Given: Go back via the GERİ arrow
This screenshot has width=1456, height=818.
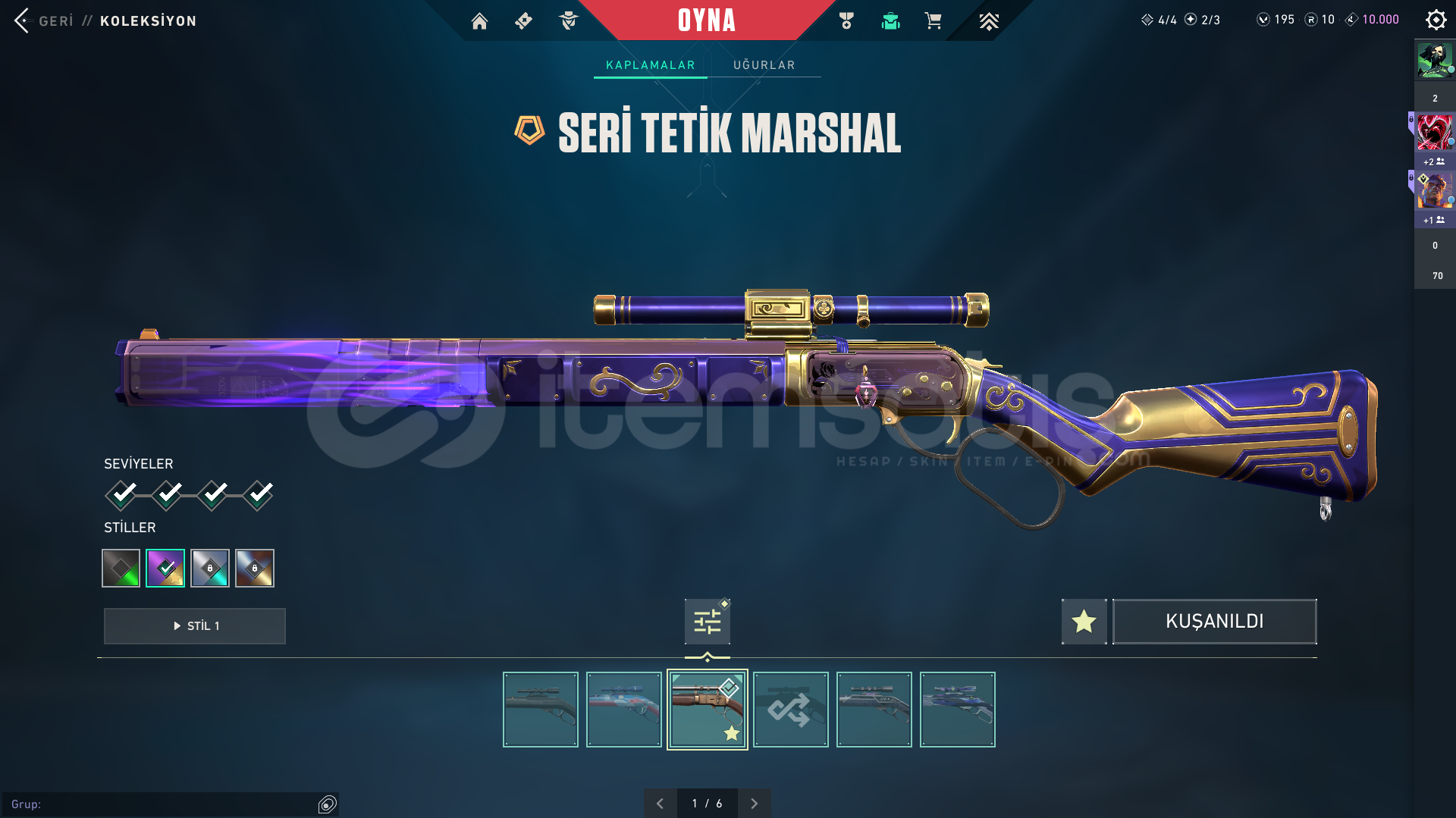Looking at the screenshot, I should tap(23, 20).
